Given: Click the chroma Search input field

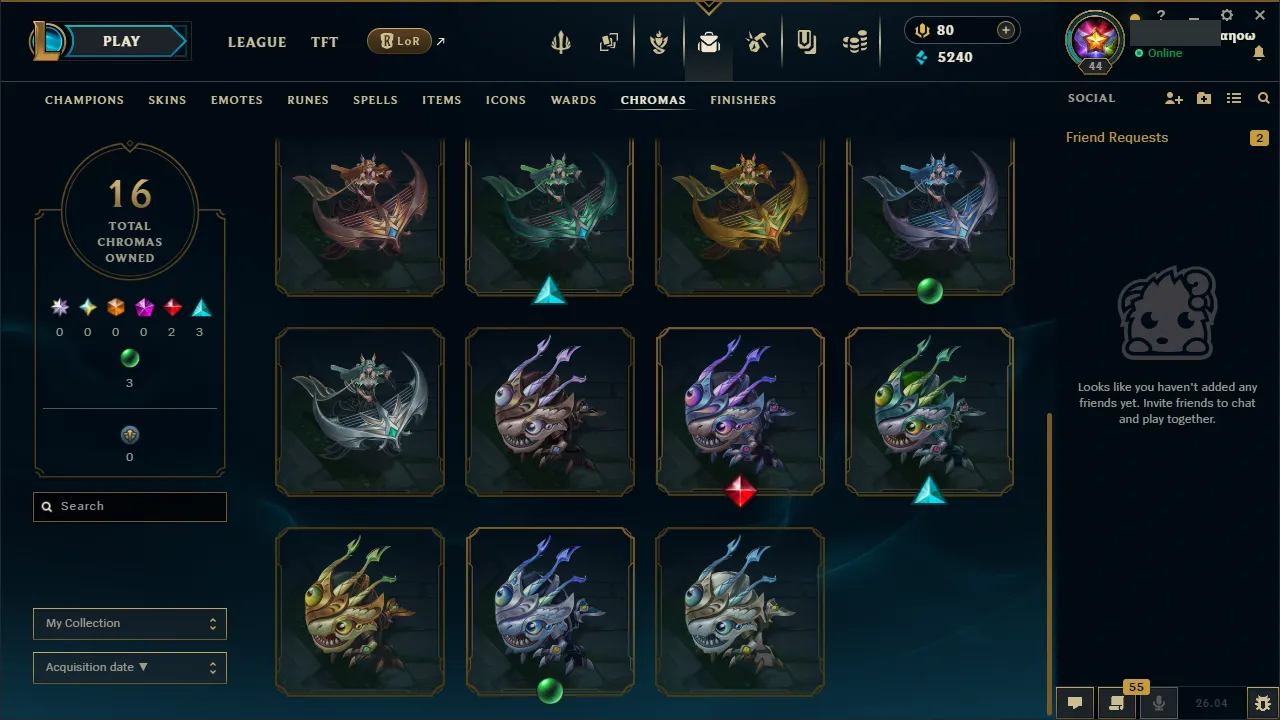Looking at the screenshot, I should point(129,506).
